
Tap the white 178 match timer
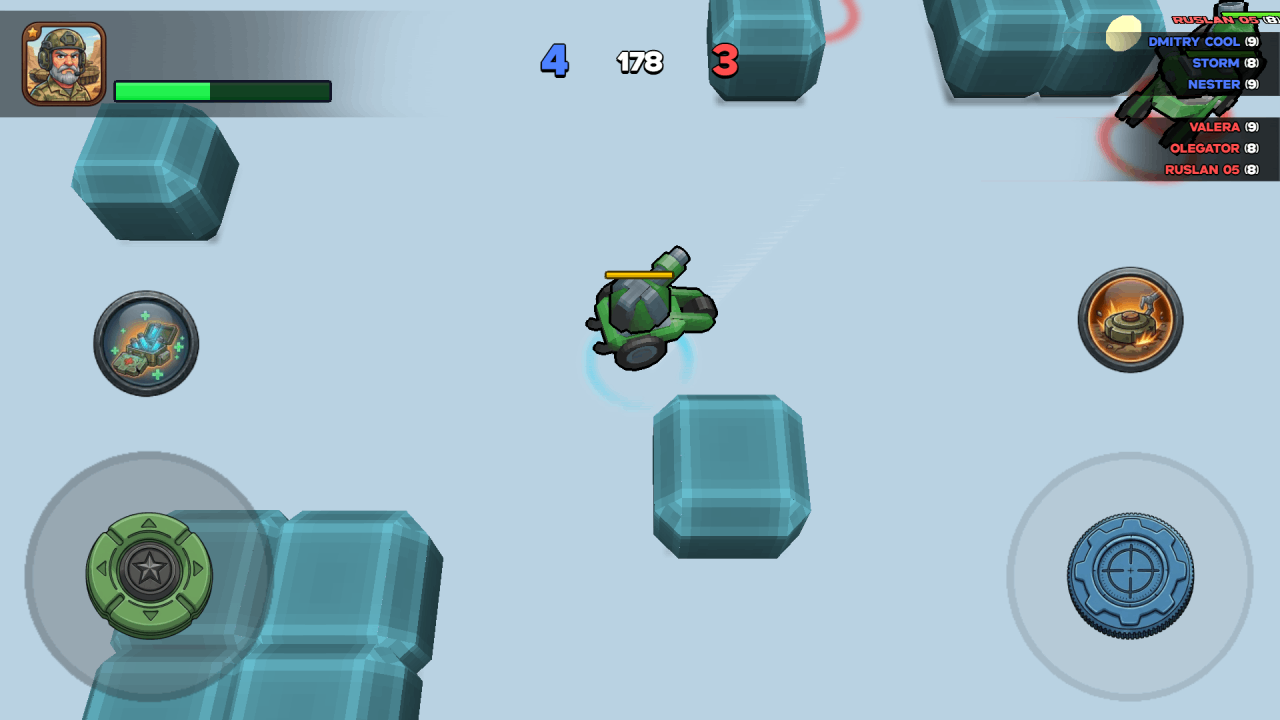[639, 62]
